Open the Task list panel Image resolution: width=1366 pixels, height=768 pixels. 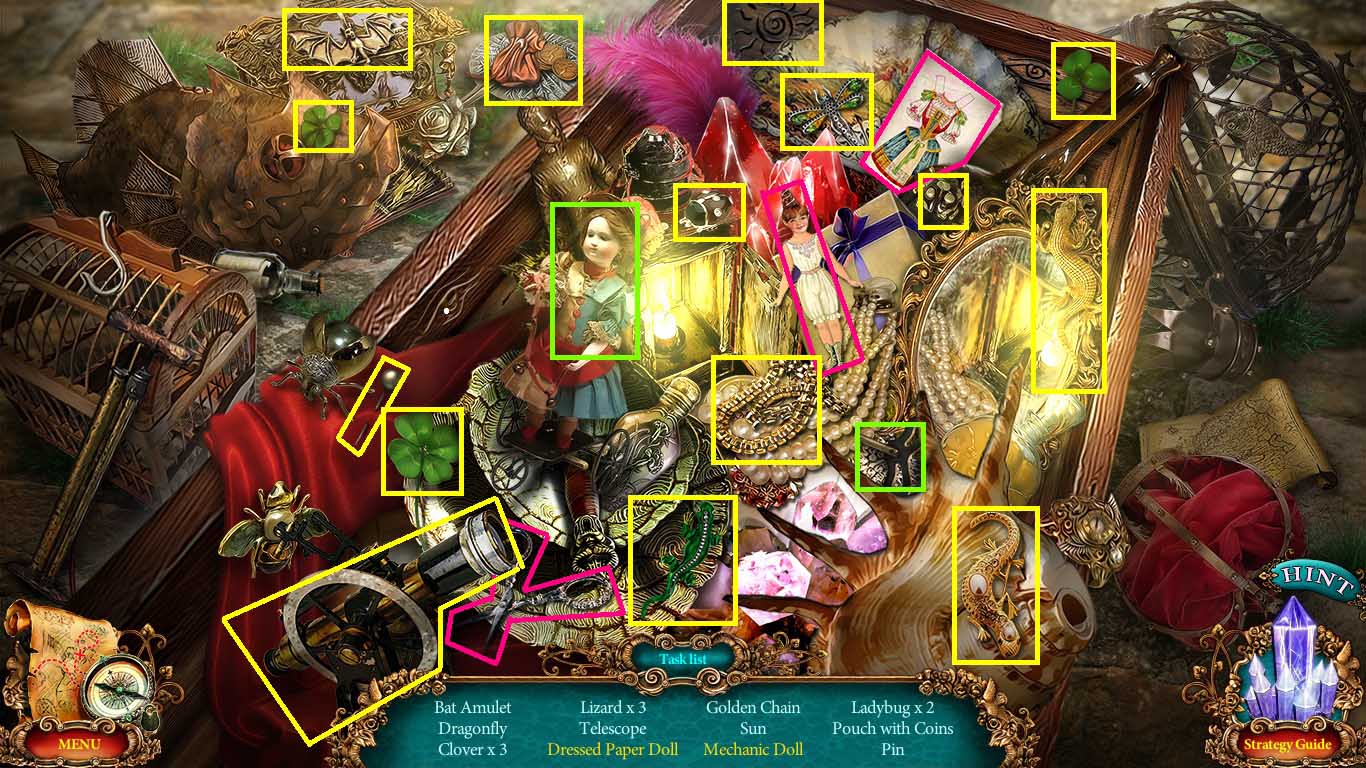(685, 658)
